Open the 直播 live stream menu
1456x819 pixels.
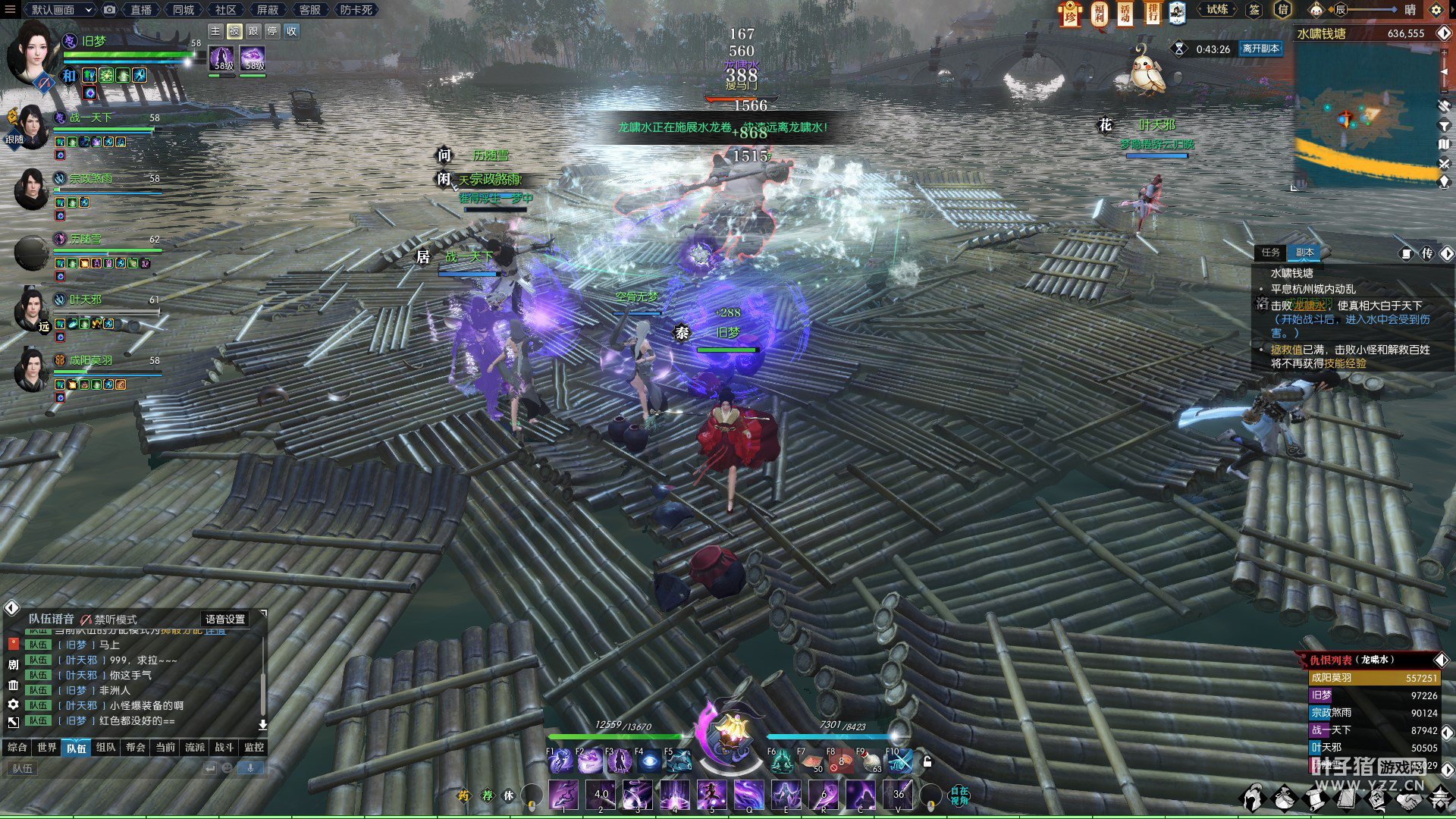pyautogui.click(x=141, y=10)
